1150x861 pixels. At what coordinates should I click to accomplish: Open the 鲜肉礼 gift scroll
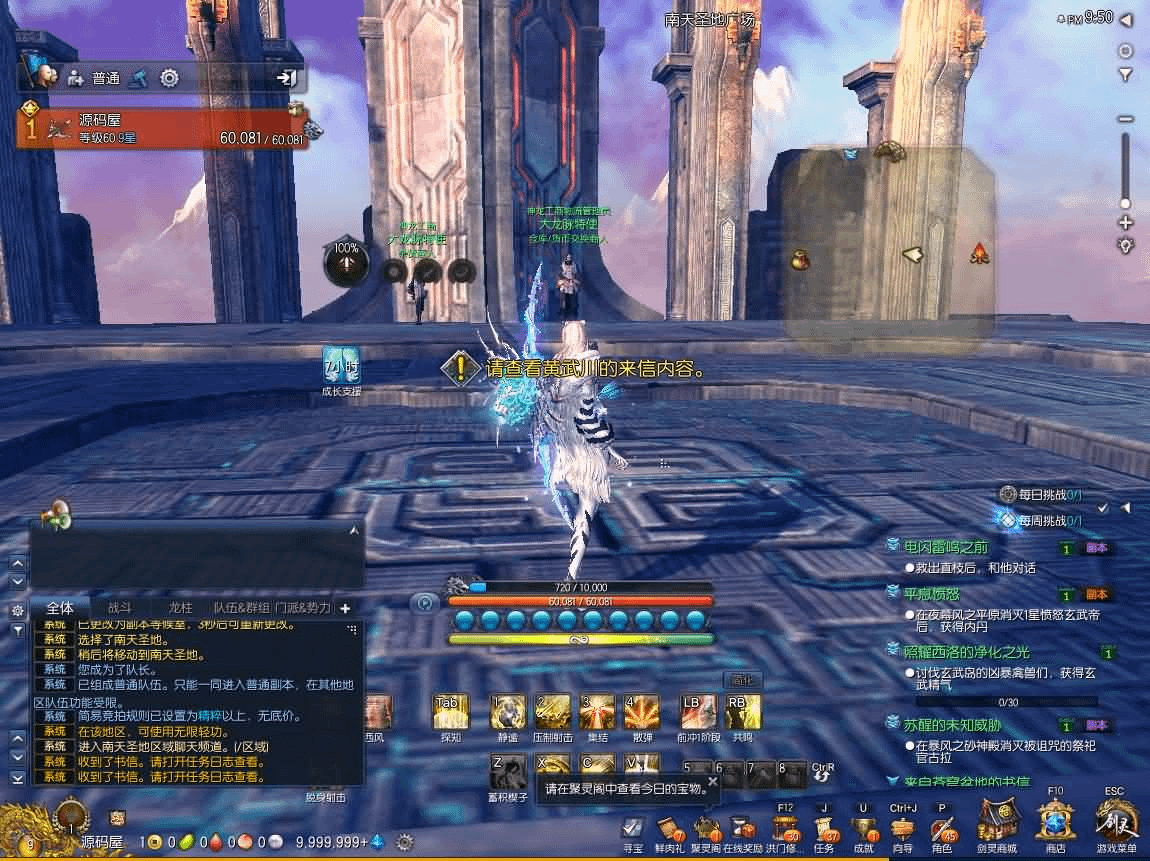pyautogui.click(x=669, y=829)
